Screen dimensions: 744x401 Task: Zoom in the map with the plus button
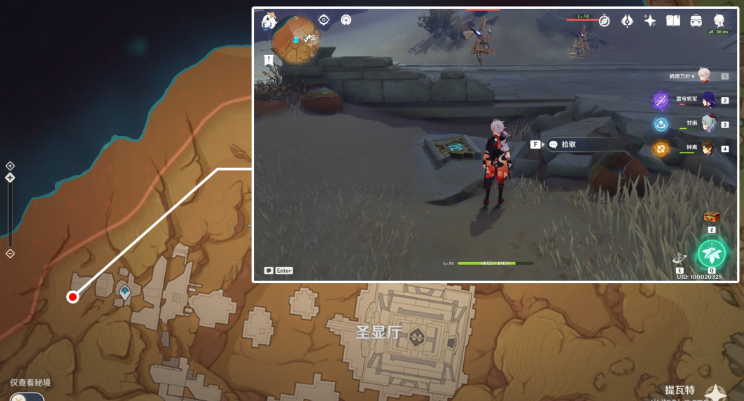point(10,166)
